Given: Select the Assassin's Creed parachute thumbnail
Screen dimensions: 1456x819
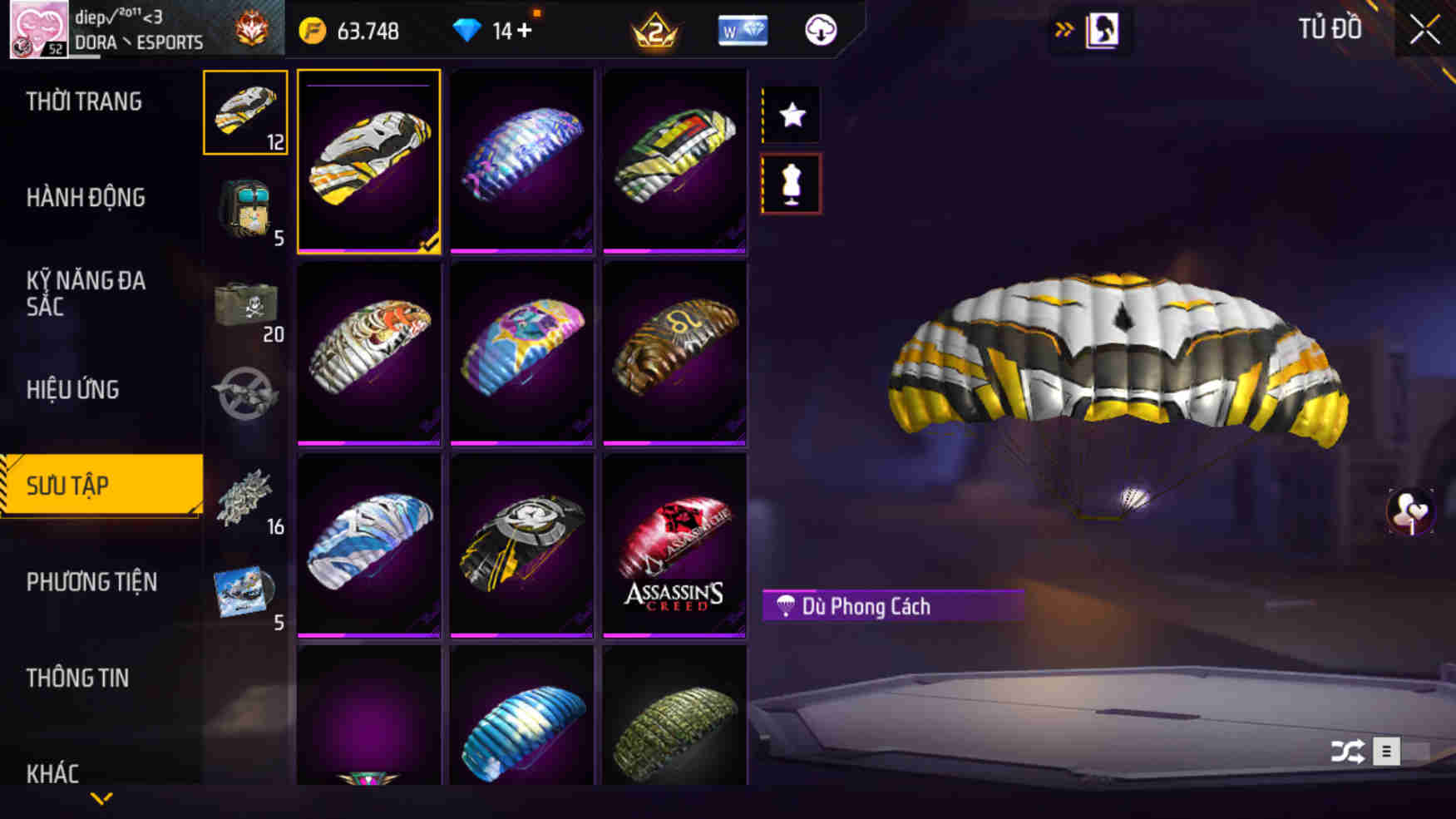Looking at the screenshot, I should coord(675,545).
